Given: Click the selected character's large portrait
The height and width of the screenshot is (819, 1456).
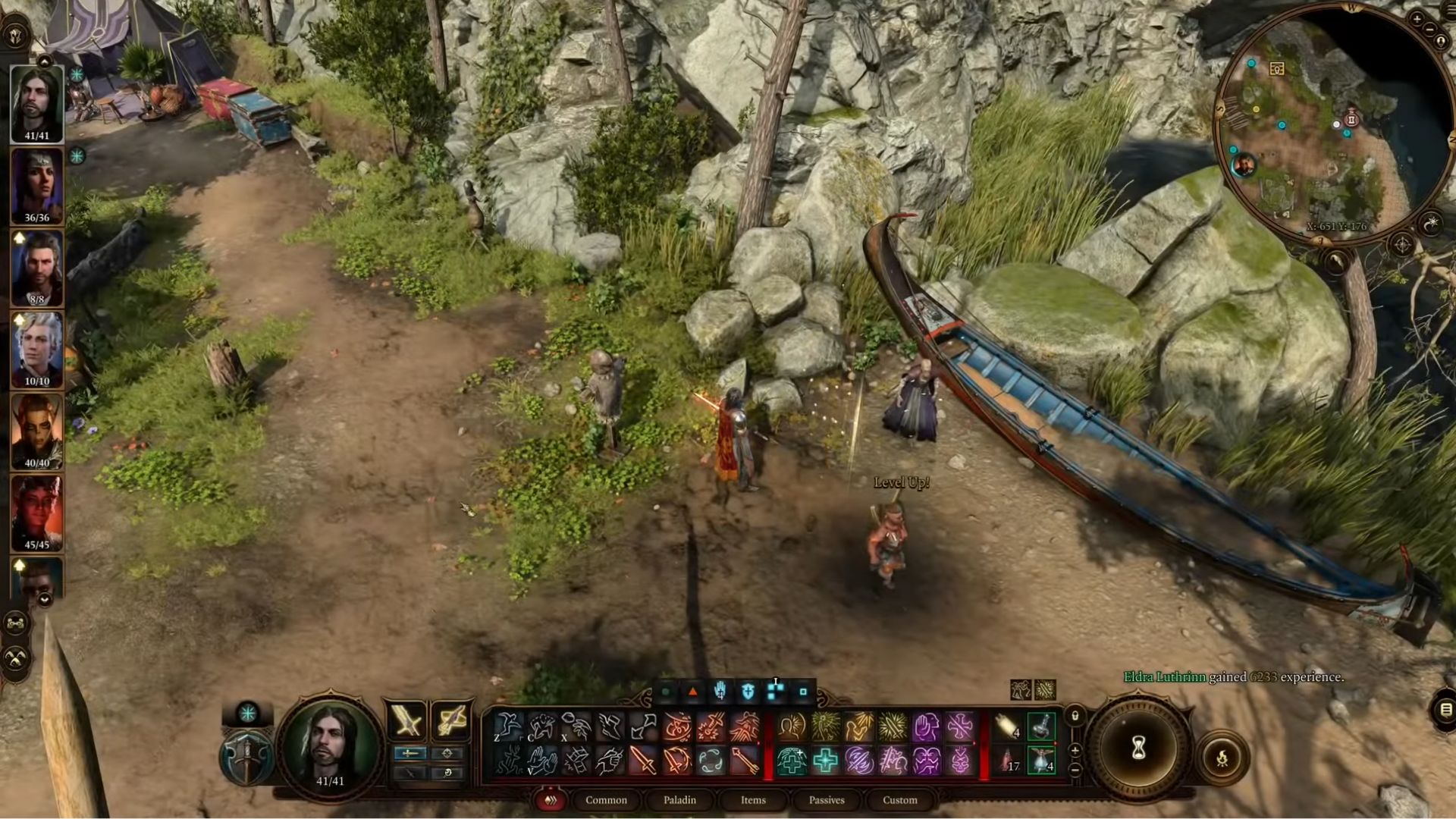Looking at the screenshot, I should [330, 741].
